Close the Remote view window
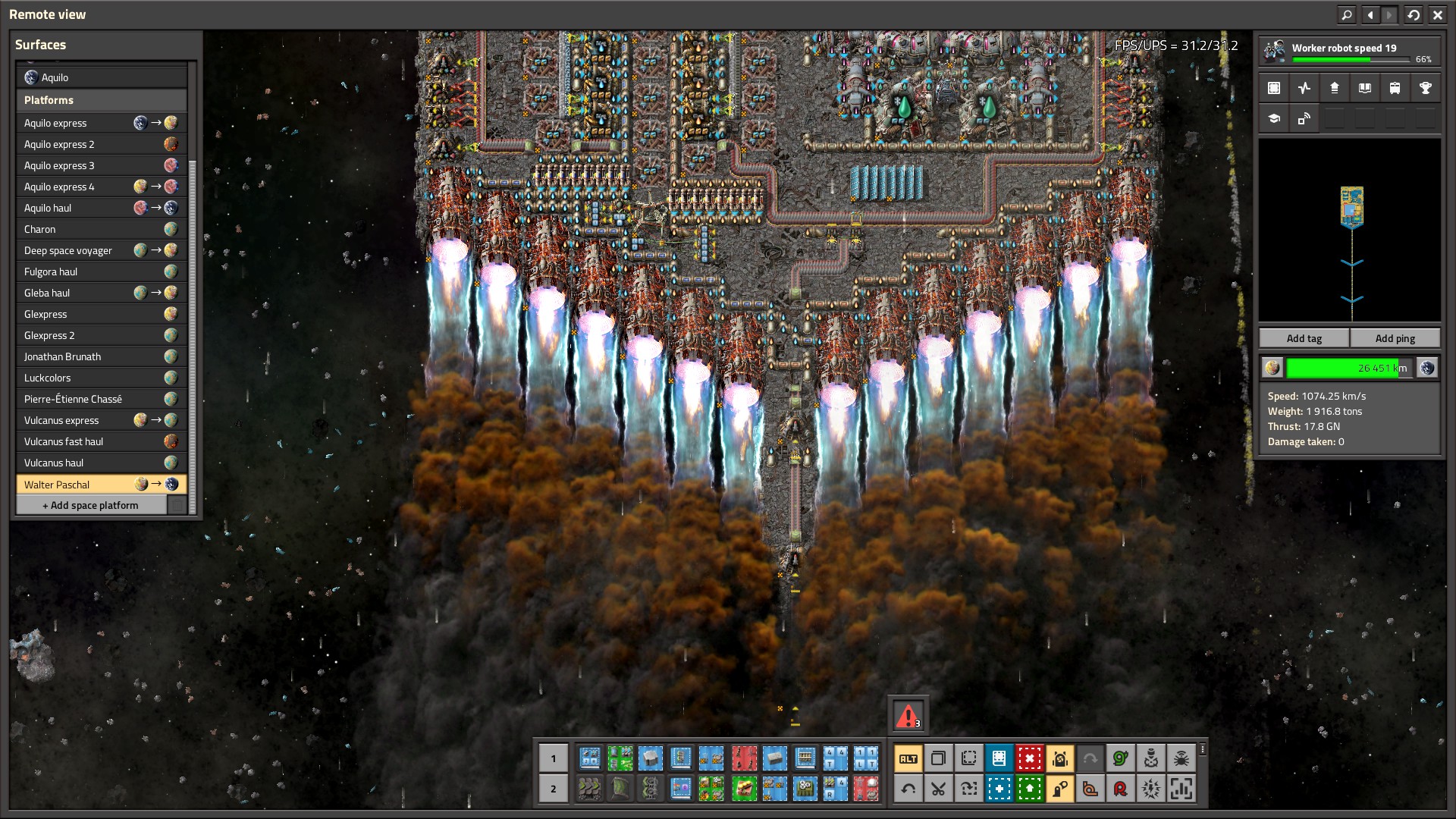Image resolution: width=1456 pixels, height=819 pixels. (x=1437, y=14)
